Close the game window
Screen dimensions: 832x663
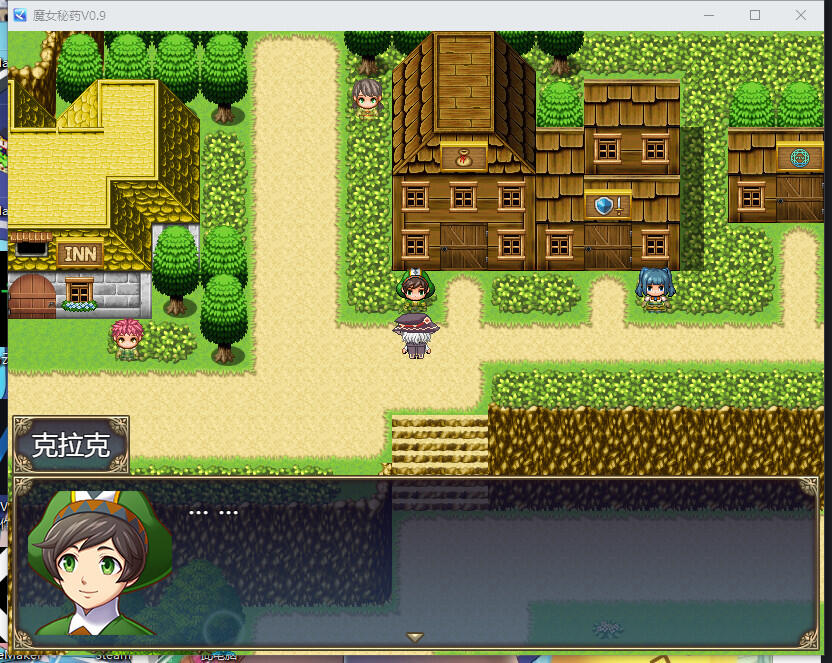click(x=801, y=15)
